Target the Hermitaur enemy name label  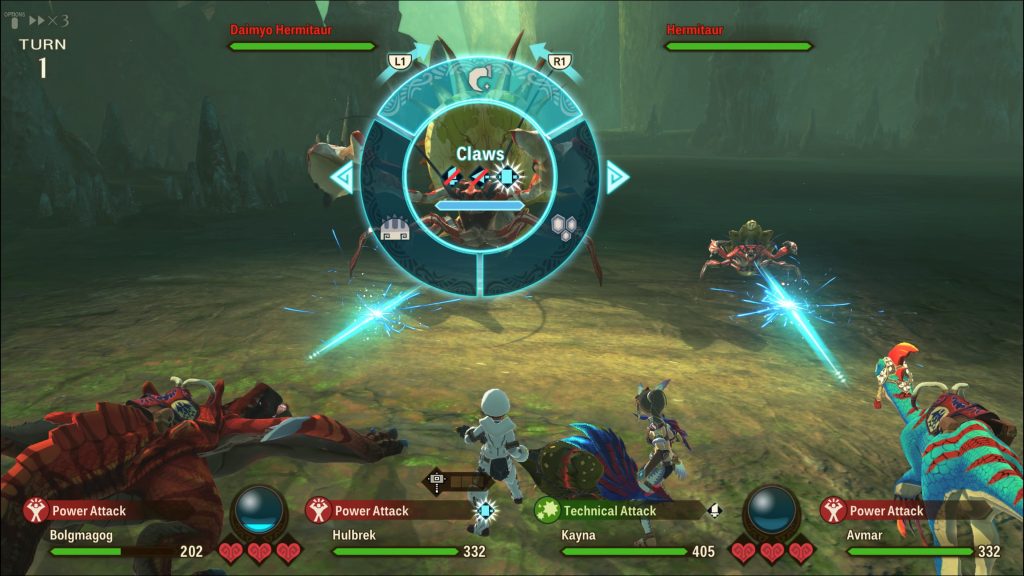[x=695, y=30]
